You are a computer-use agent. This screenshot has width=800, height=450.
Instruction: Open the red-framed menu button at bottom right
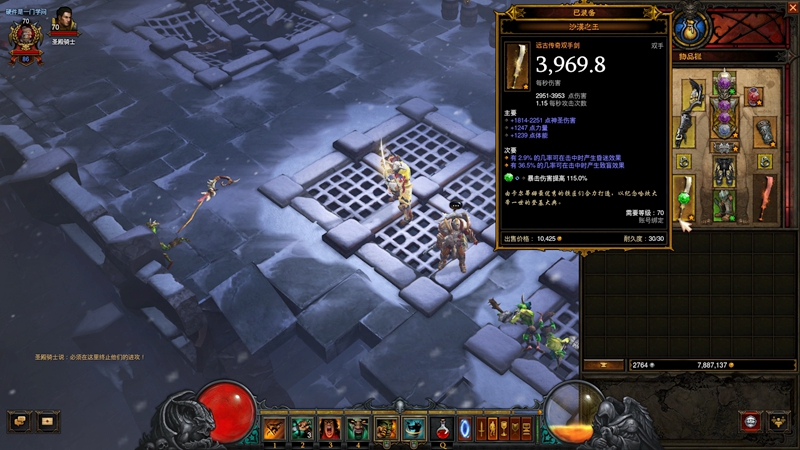click(750, 421)
